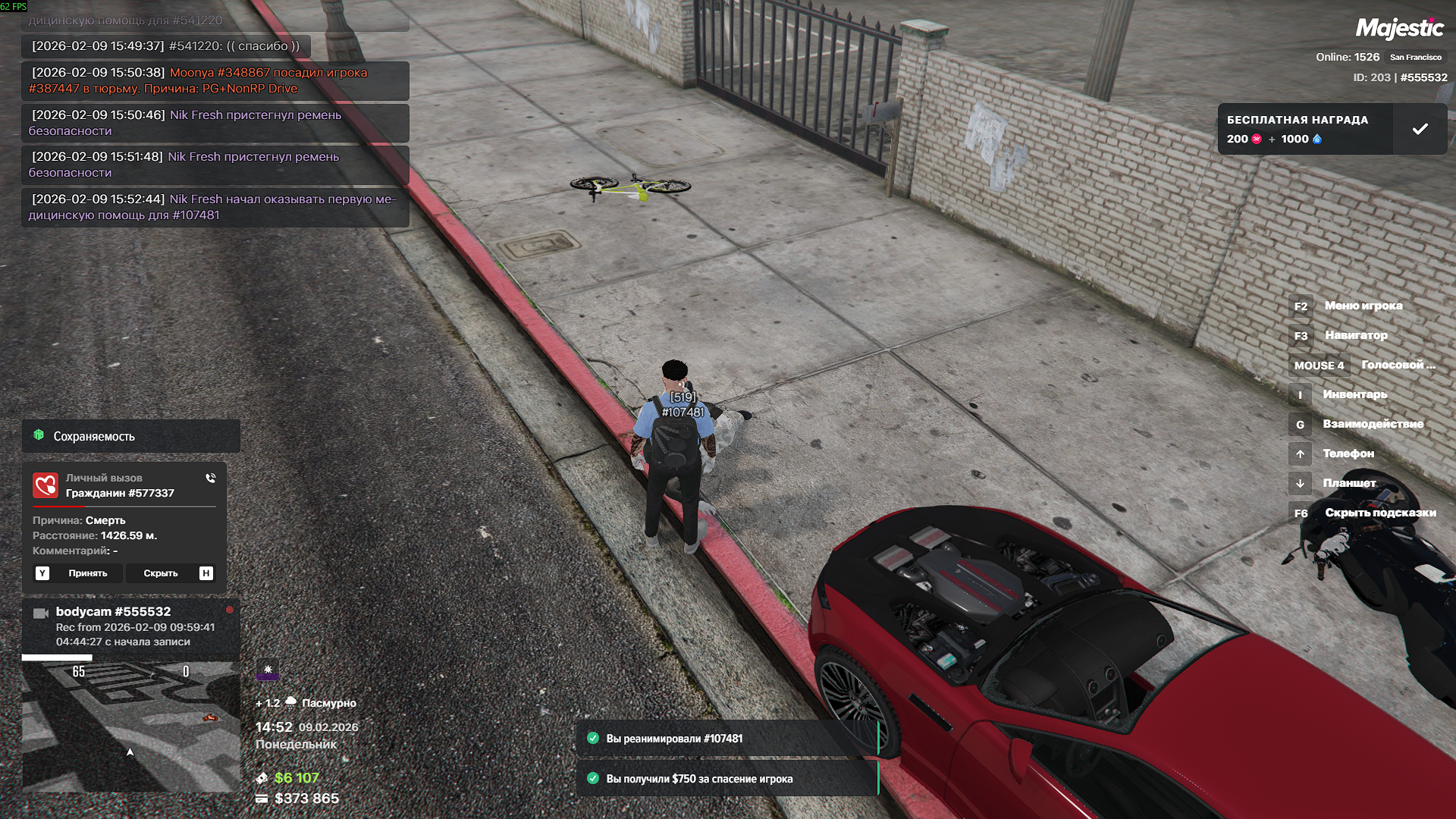This screenshot has width=1456, height=819.
Task: Click the Majestic logo
Action: 1399,29
